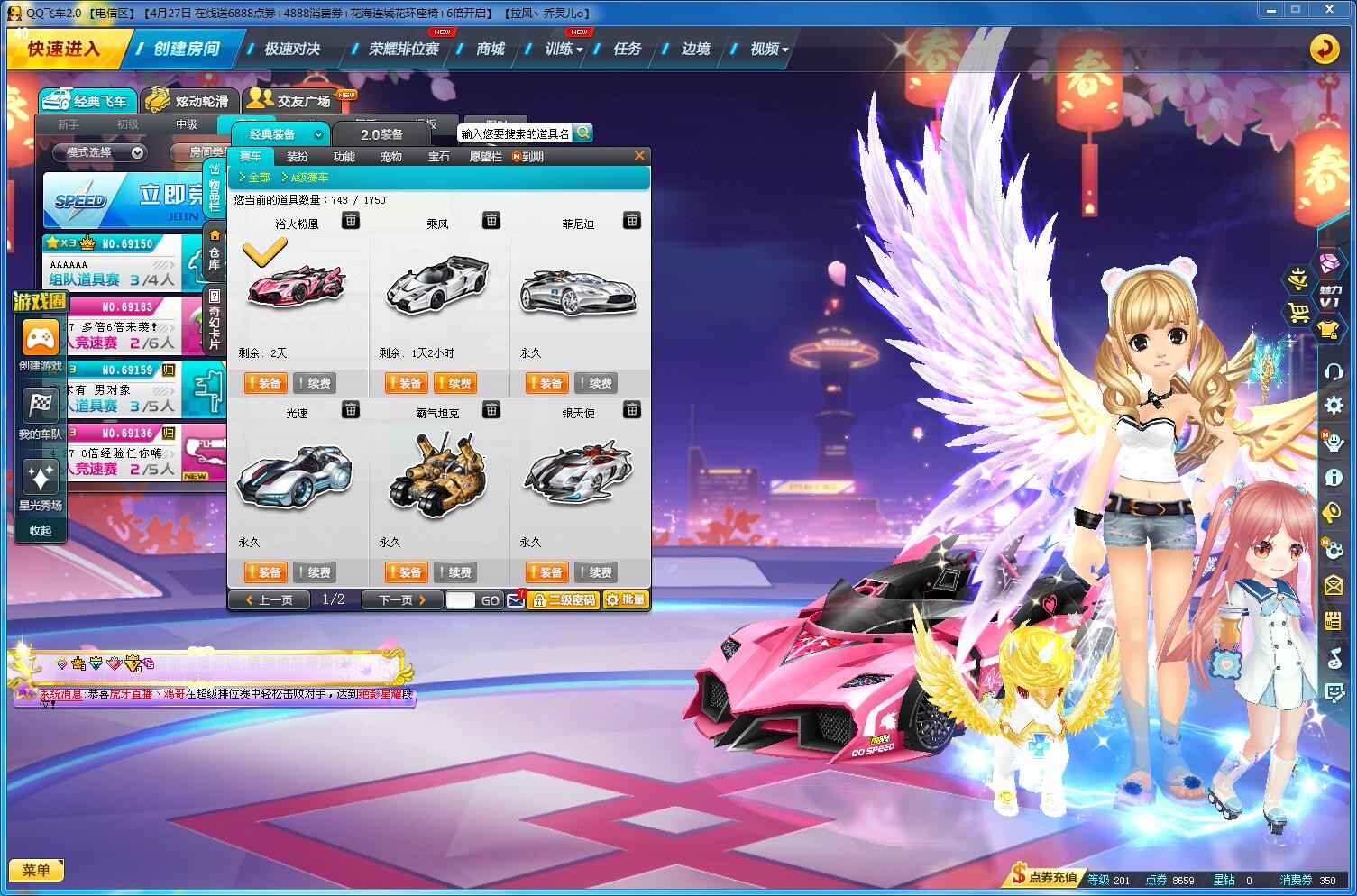The width and height of the screenshot is (1357, 896).
Task: Click the page number input before GO
Action: coord(463,599)
